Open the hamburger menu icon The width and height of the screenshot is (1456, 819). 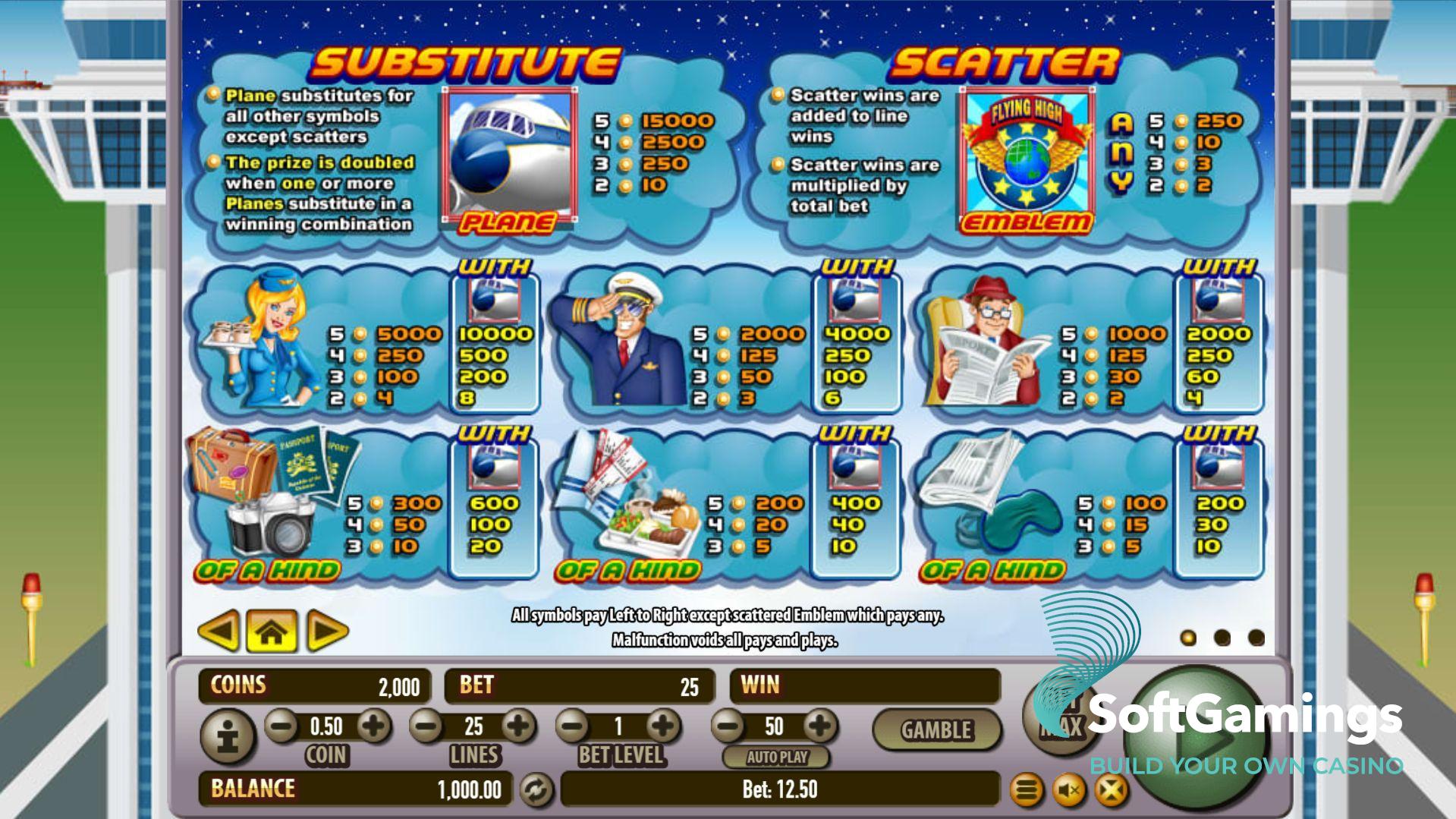1027,792
